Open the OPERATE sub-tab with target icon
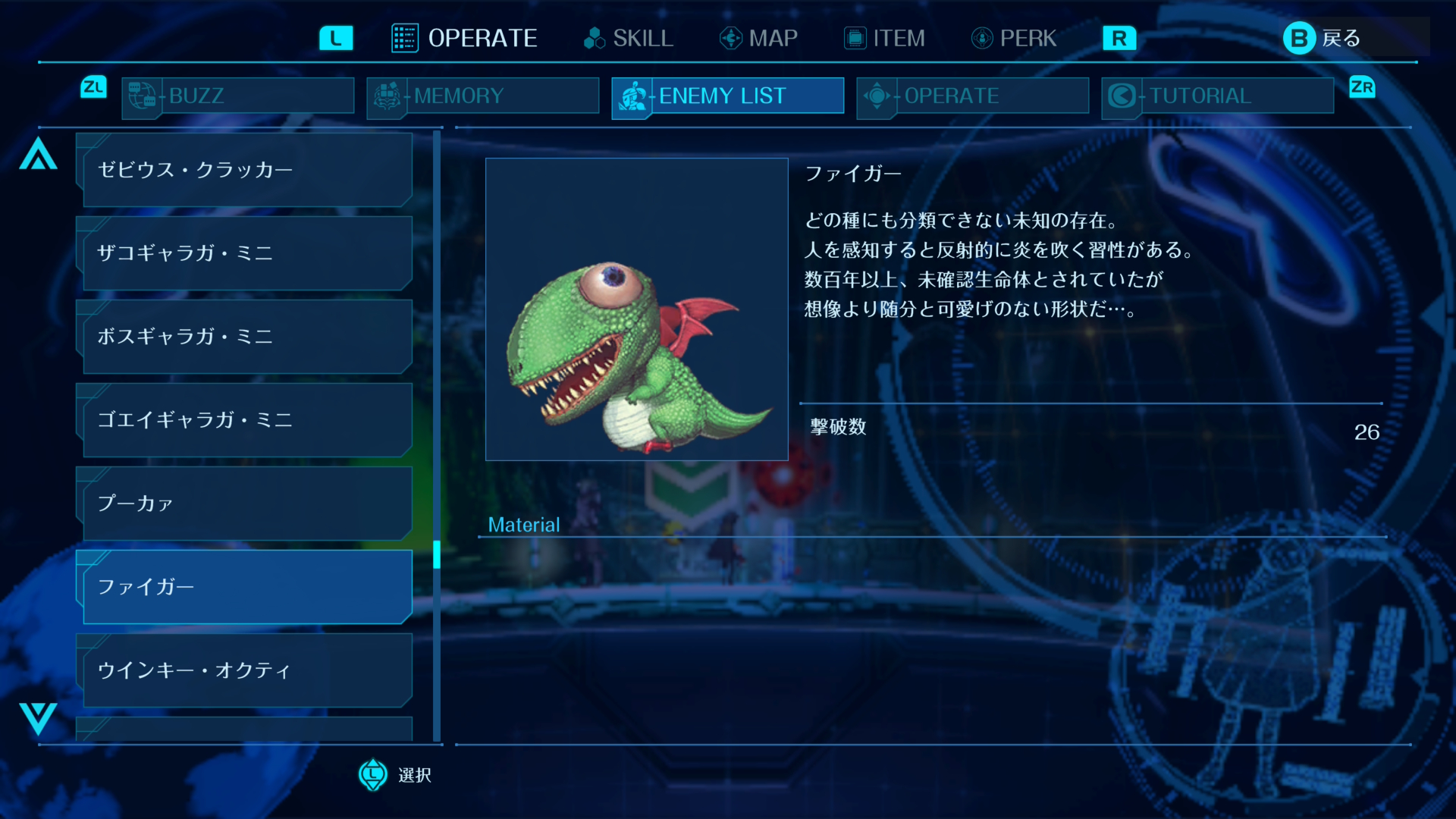1456x819 pixels. [x=973, y=96]
